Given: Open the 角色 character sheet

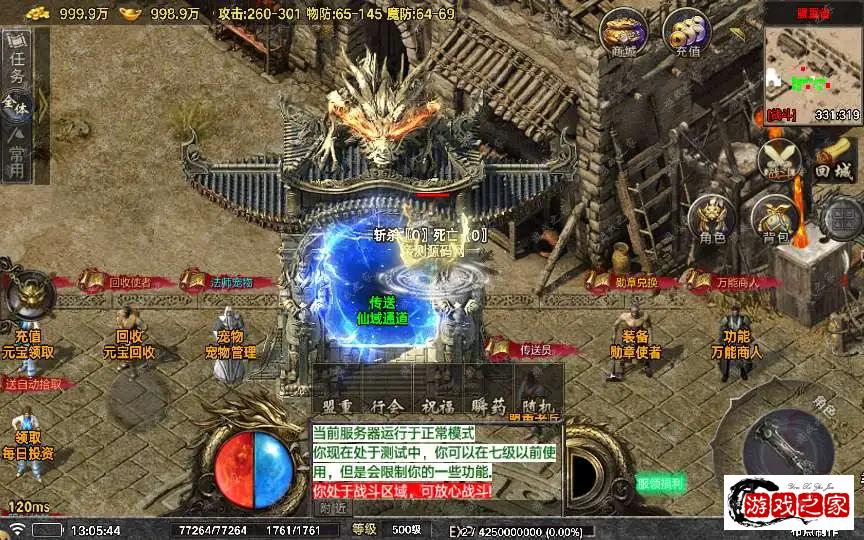Looking at the screenshot, I should (x=712, y=218).
